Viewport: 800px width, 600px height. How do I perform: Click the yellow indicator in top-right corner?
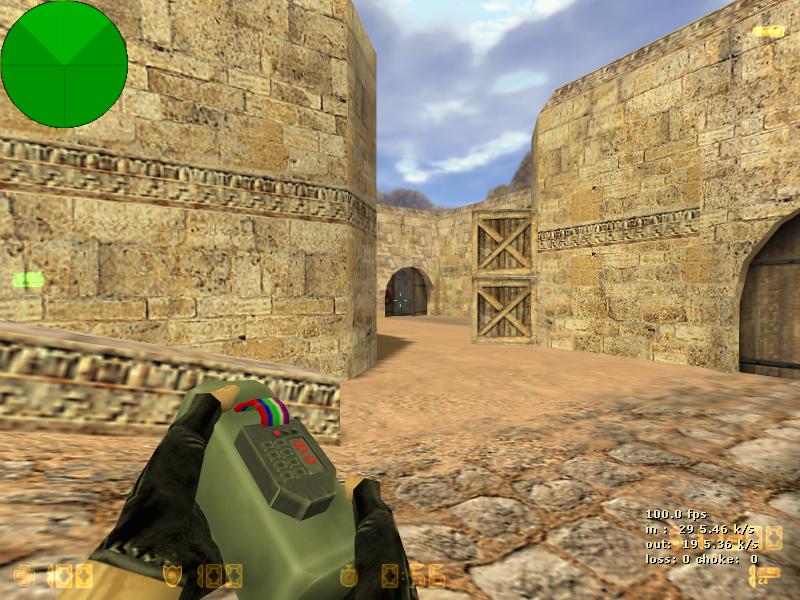click(767, 31)
